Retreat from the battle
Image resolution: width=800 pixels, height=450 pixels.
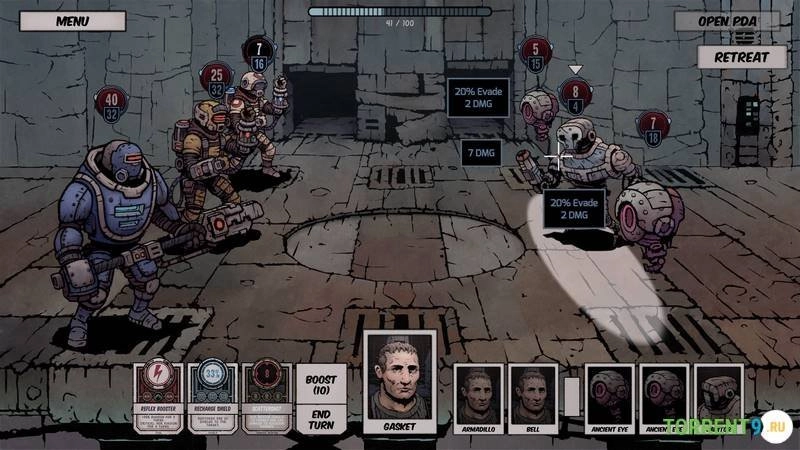pos(741,57)
